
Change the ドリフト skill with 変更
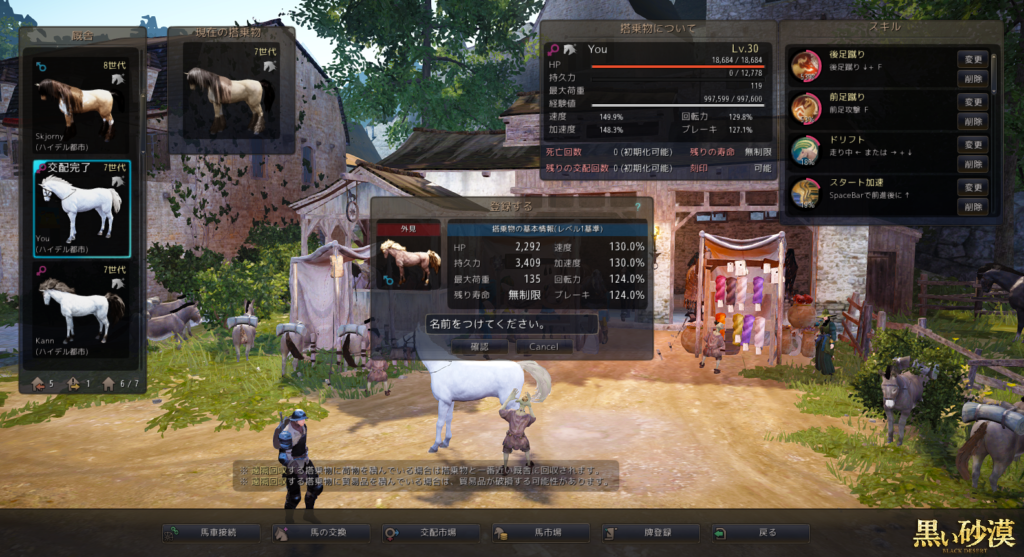coord(973,144)
